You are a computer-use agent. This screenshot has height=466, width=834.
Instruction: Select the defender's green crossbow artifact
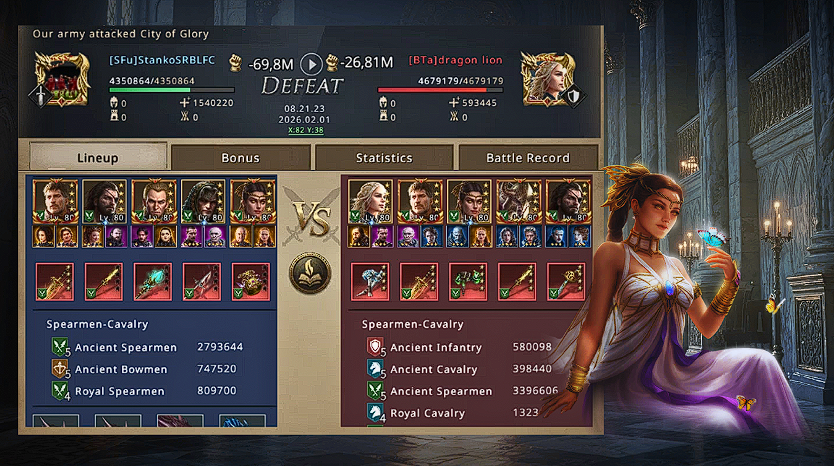coord(468,281)
